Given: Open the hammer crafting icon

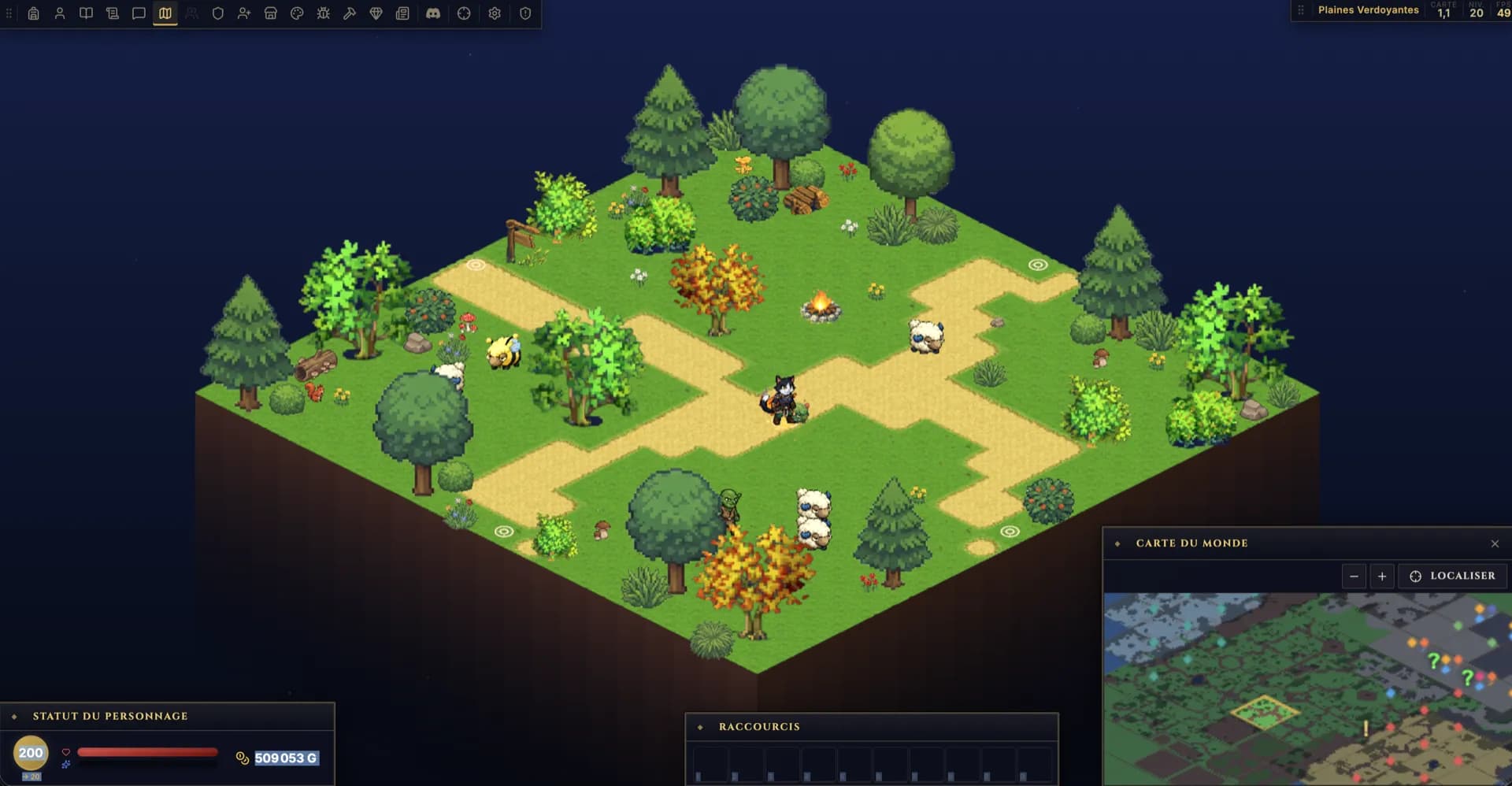Looking at the screenshot, I should coord(350,13).
